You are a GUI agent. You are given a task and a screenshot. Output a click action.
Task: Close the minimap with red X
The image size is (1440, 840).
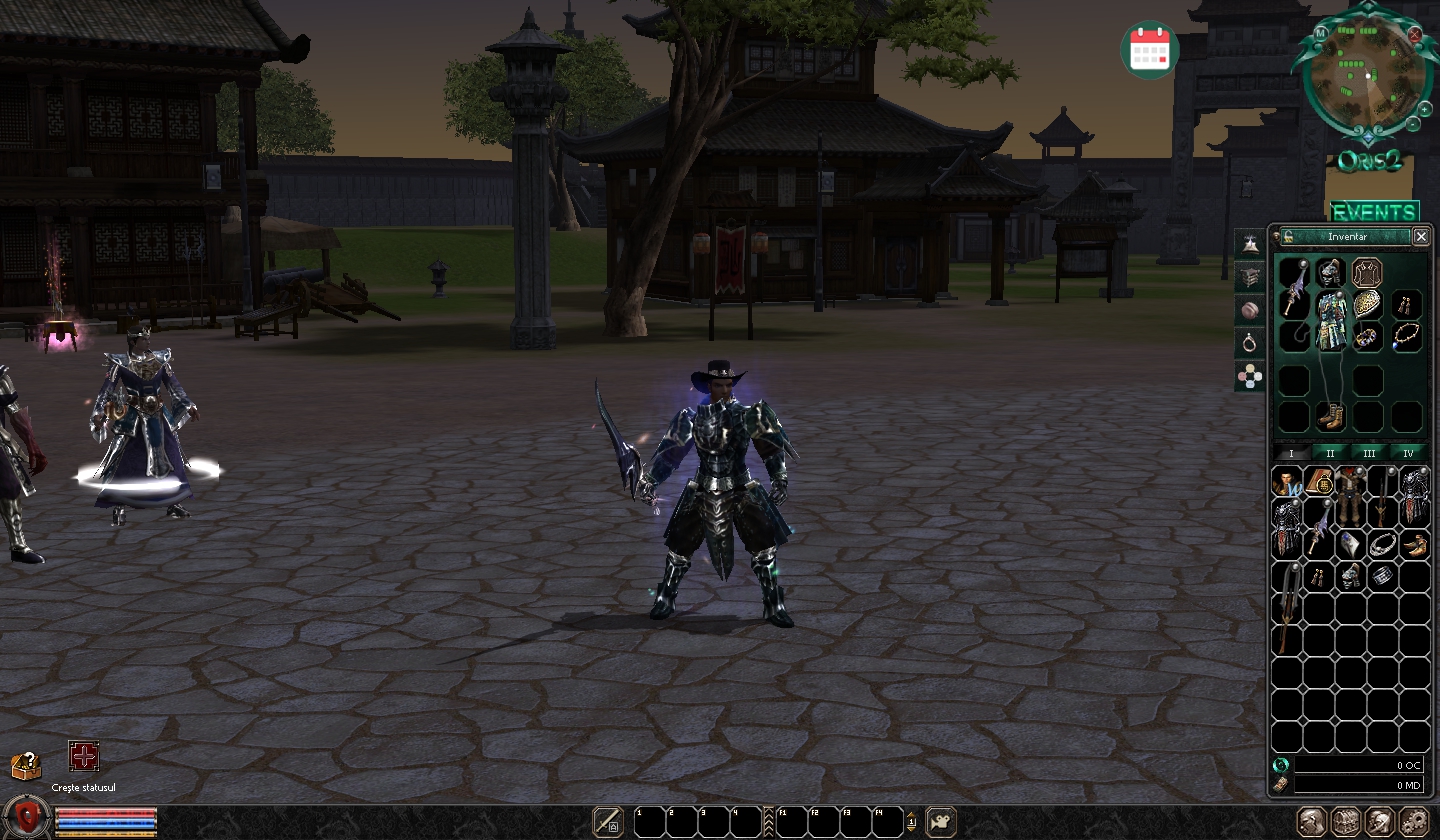1415,33
